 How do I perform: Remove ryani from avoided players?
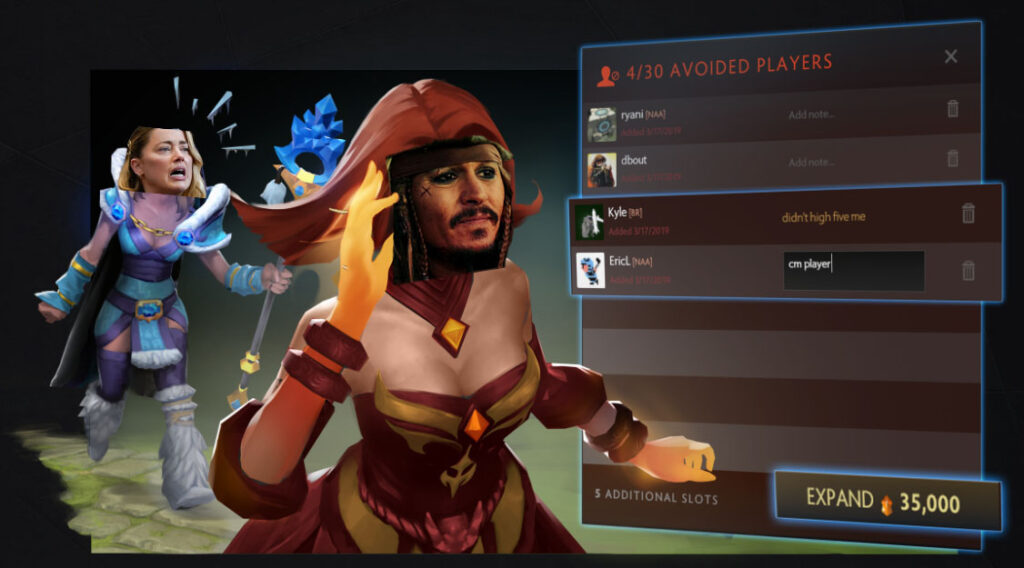tap(953, 109)
